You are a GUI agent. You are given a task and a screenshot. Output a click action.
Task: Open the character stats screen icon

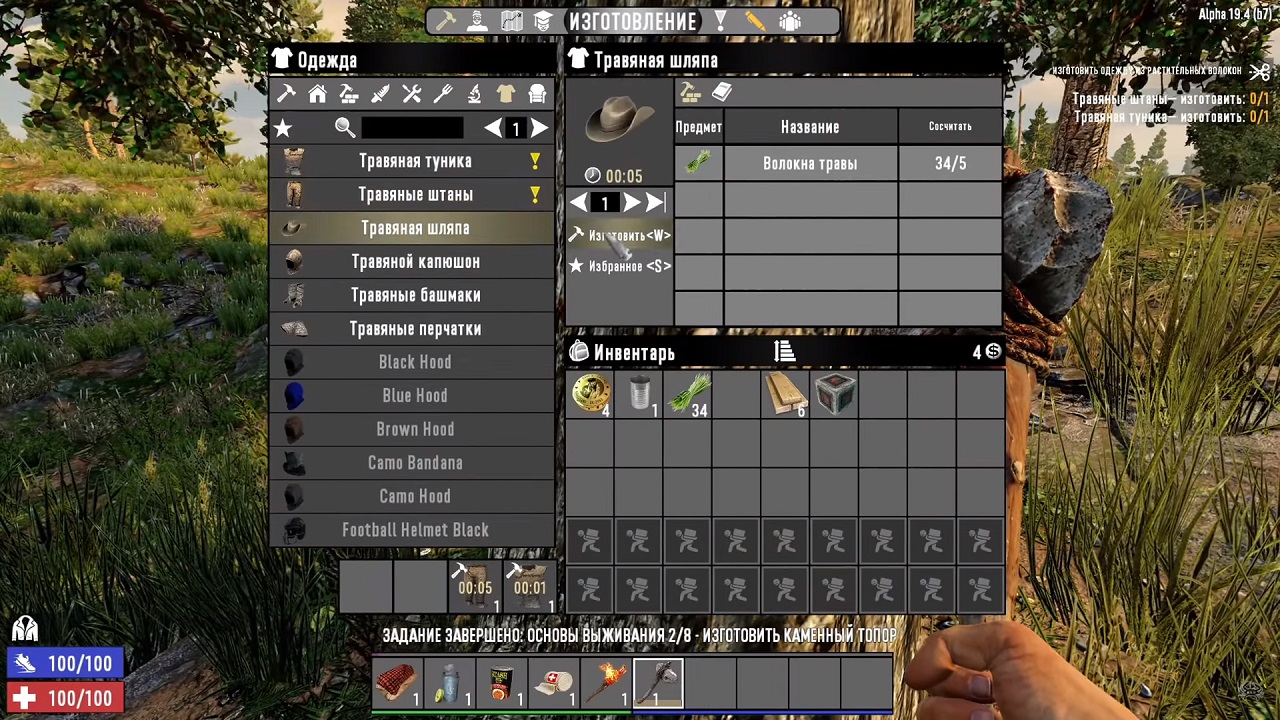(478, 20)
